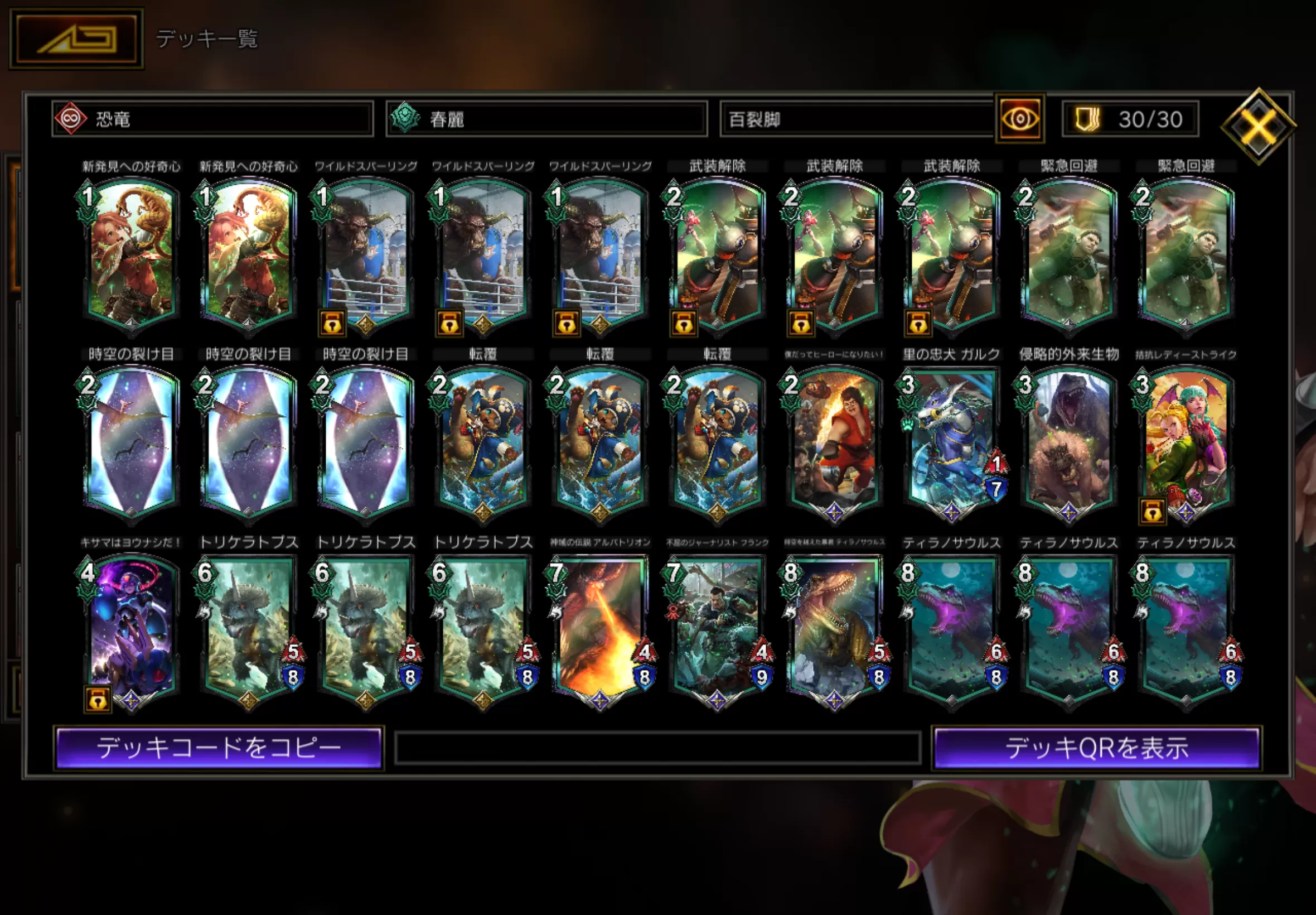
Task: Copy the deck code with デッキコードをコピー
Action: (218, 748)
